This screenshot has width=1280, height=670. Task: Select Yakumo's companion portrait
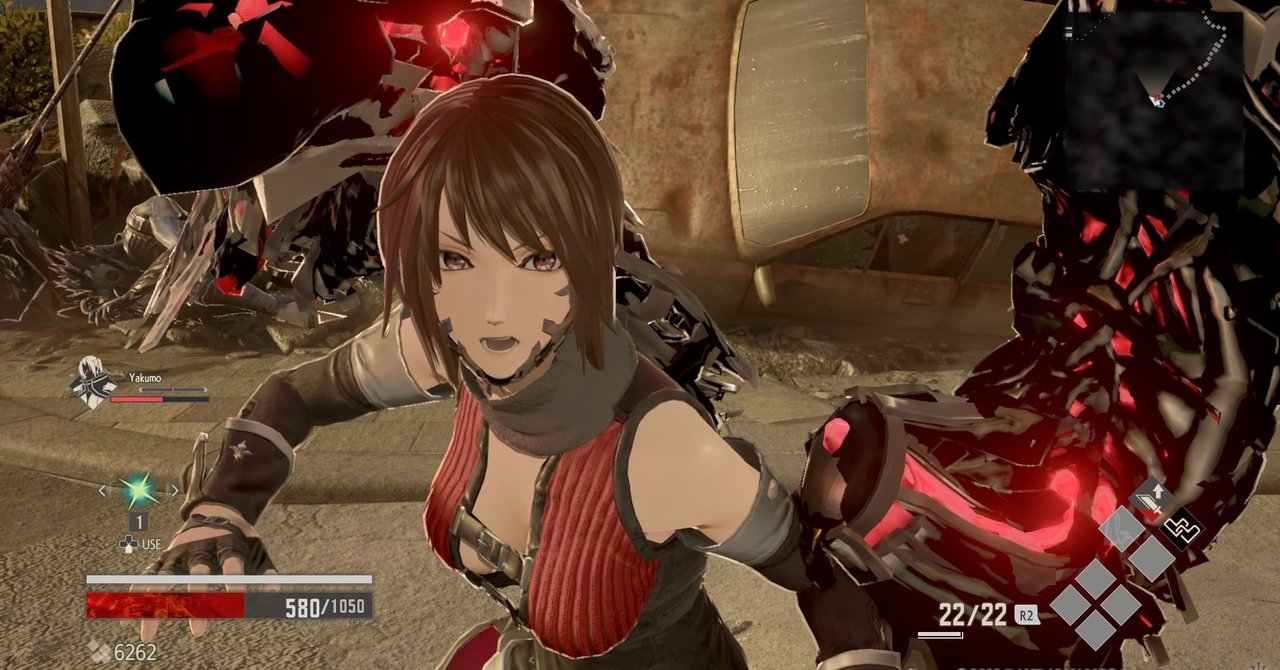tap(91, 384)
